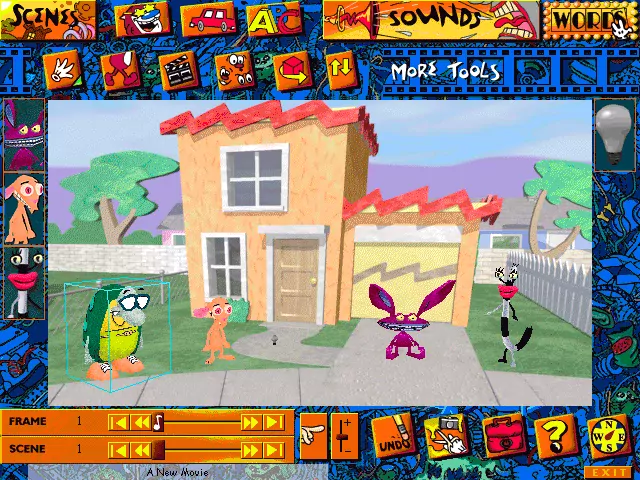
Task: Undo the last action
Action: pos(394,436)
